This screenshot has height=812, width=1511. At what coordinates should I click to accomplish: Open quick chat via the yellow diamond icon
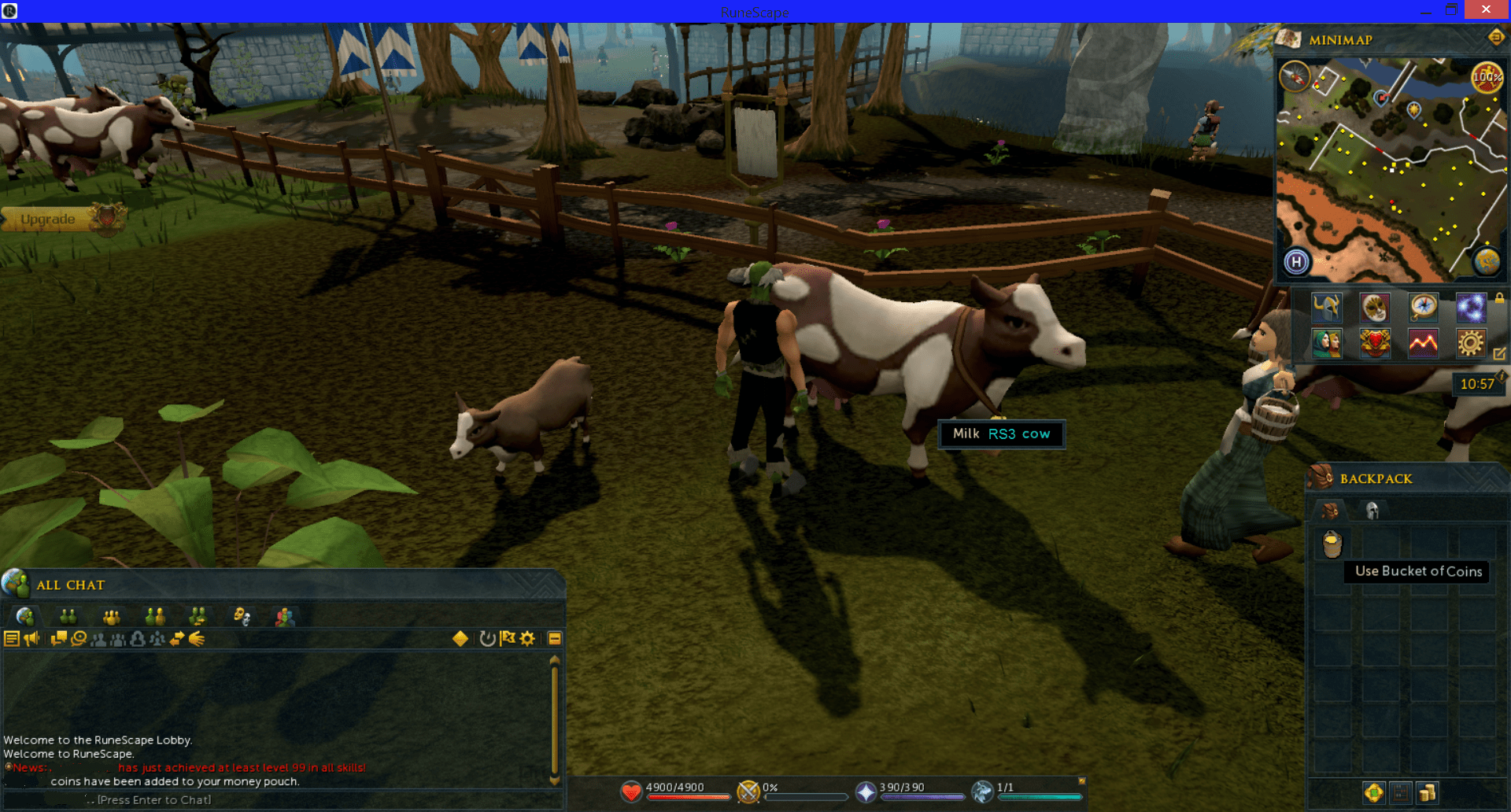(x=460, y=639)
